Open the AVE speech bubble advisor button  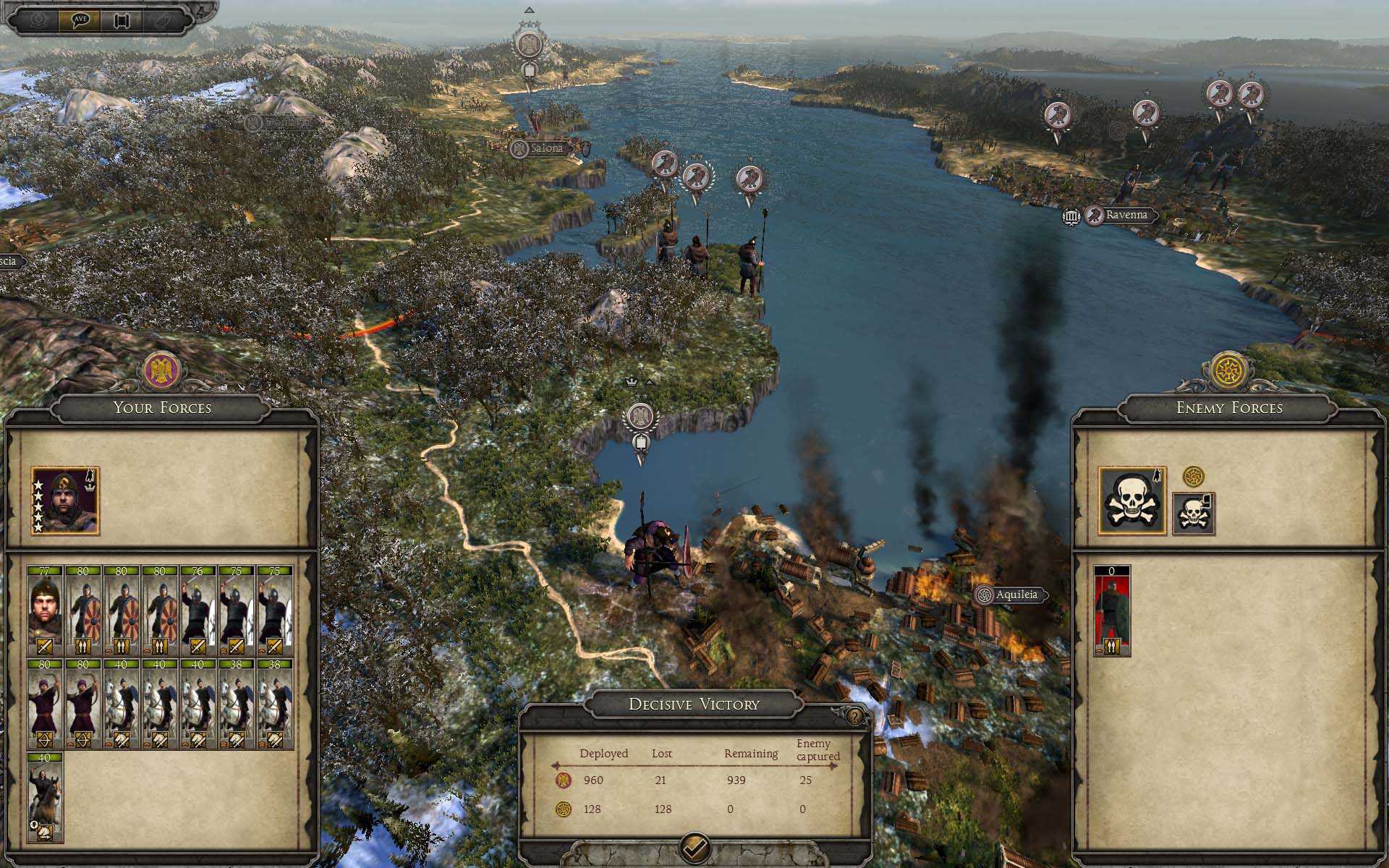click(x=80, y=20)
